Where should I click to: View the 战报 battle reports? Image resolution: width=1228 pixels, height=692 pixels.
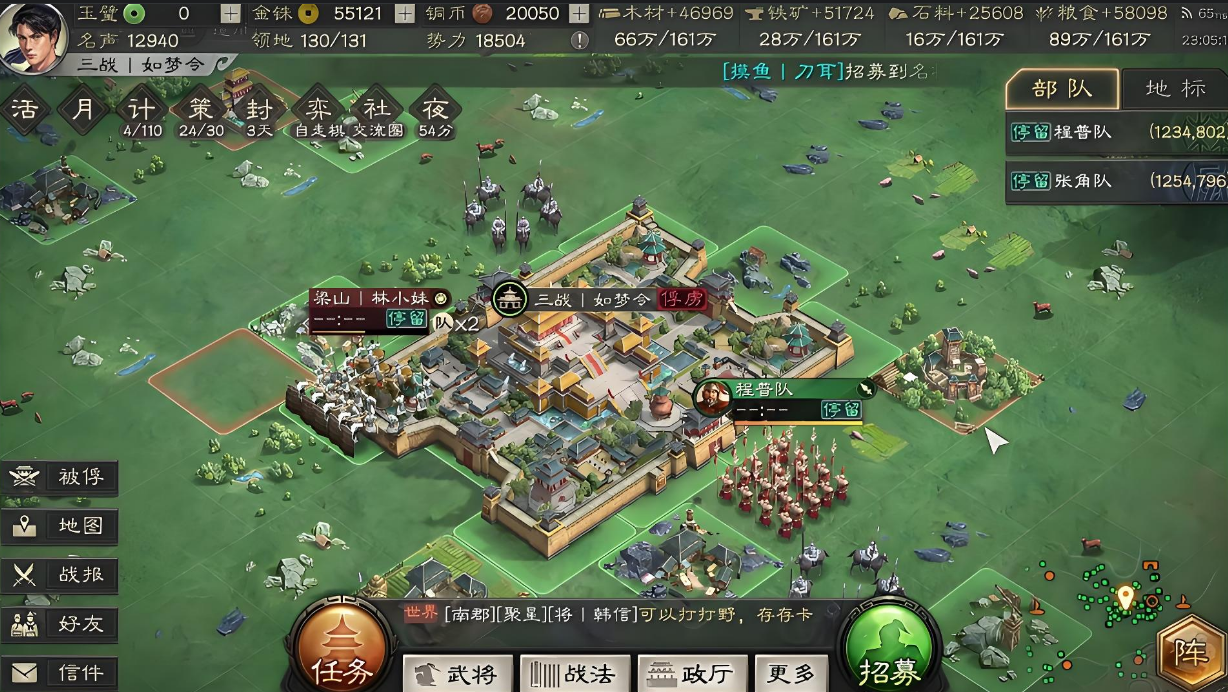[x=60, y=575]
